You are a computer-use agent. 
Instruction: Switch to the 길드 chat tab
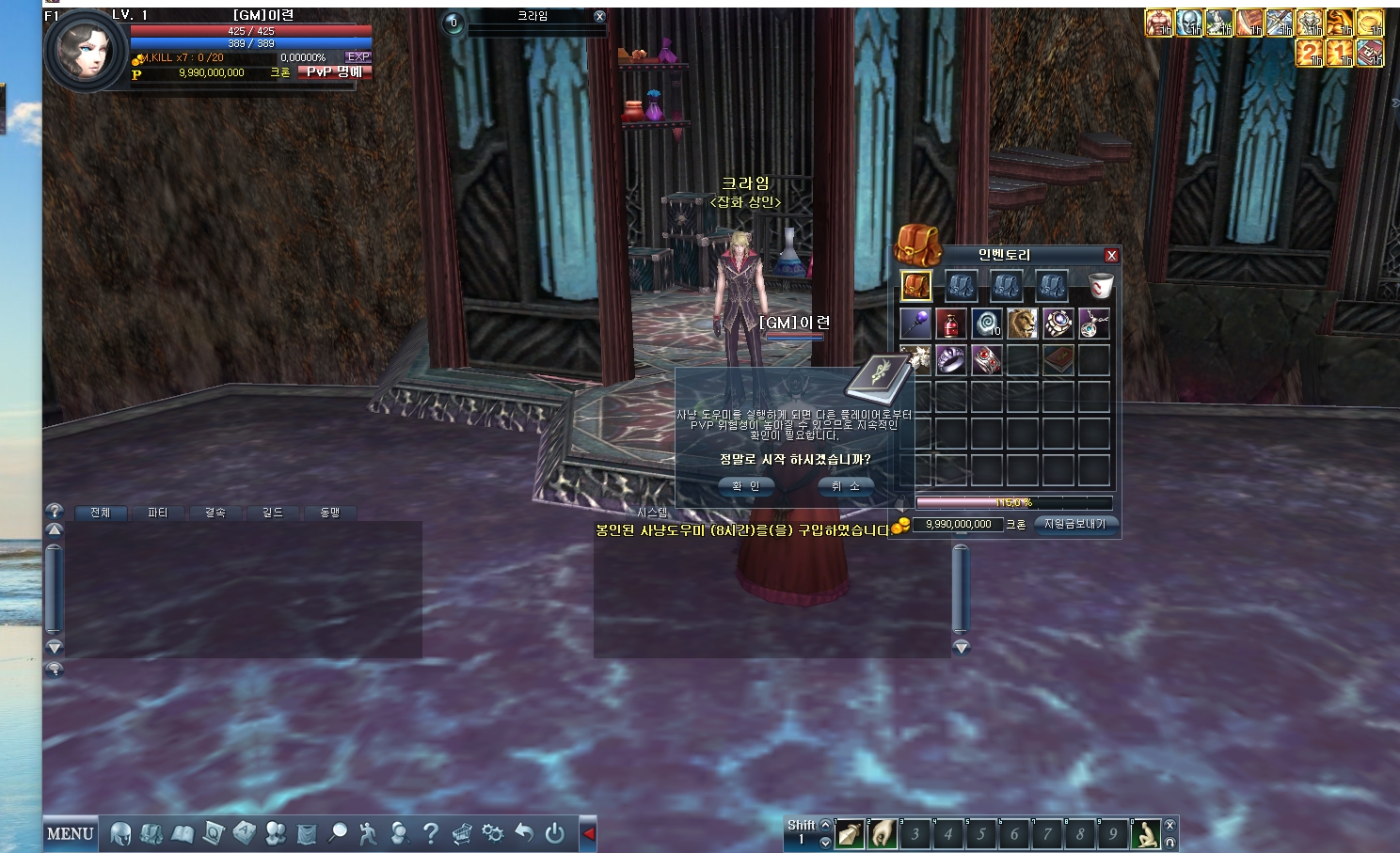(x=272, y=513)
